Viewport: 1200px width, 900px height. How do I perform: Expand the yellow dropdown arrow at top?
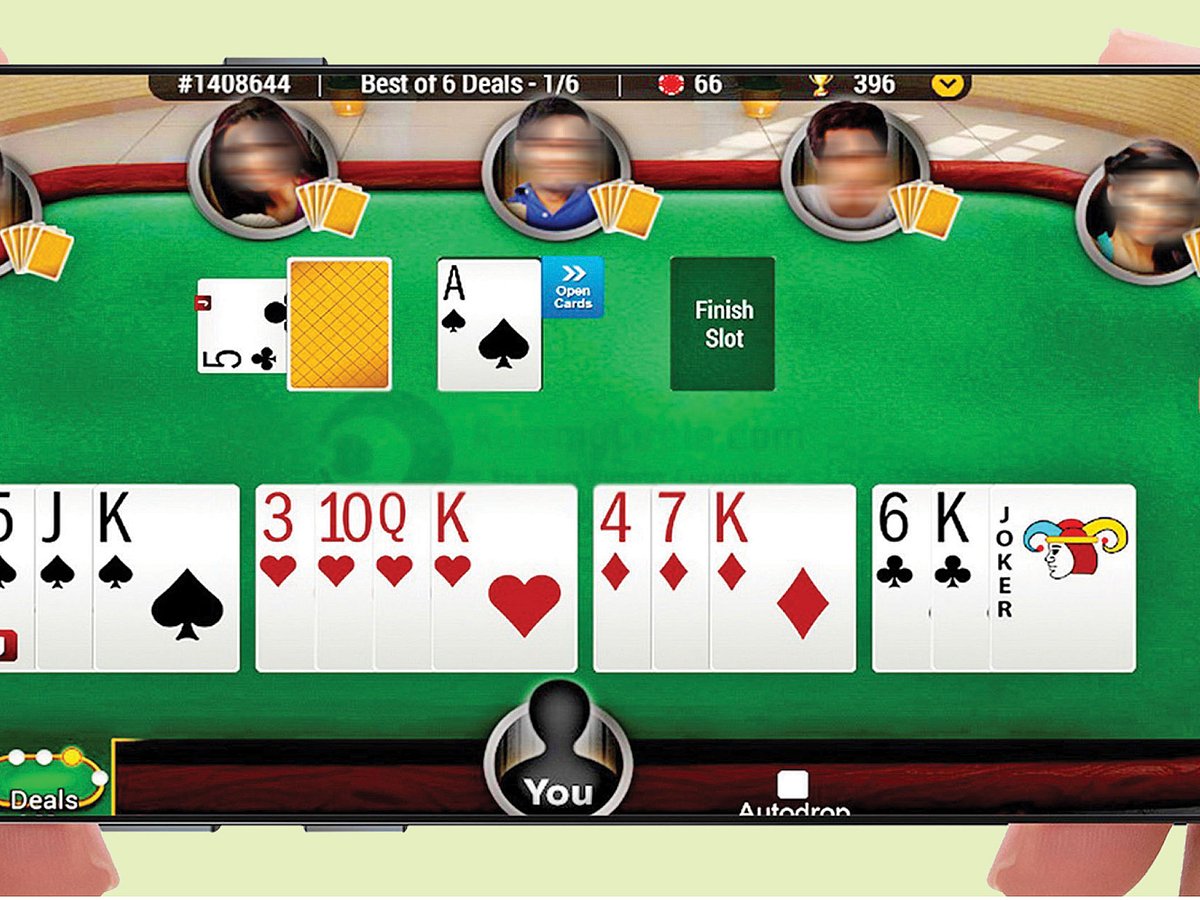pos(948,85)
